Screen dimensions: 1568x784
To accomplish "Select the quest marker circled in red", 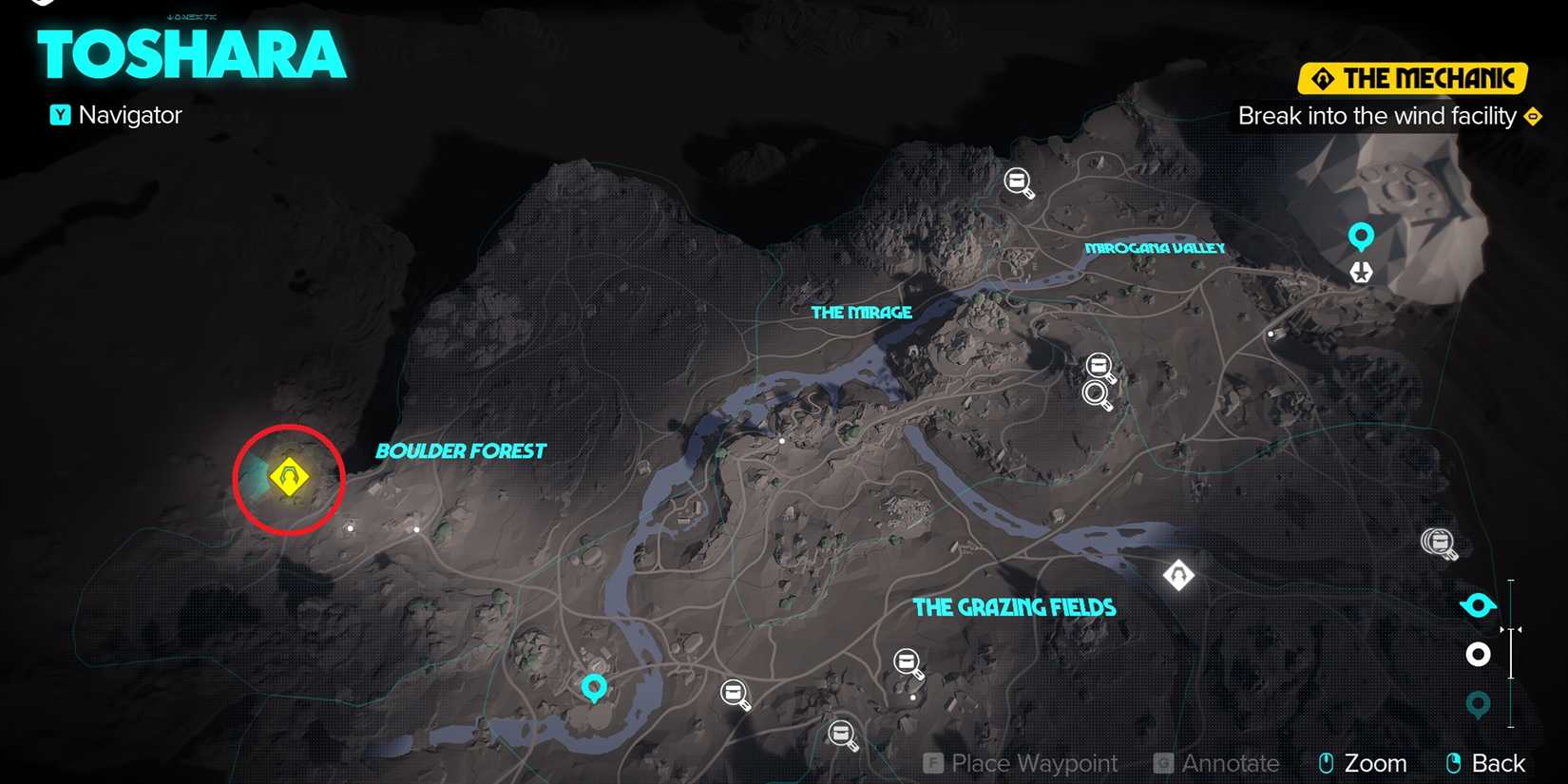I will tap(288, 477).
